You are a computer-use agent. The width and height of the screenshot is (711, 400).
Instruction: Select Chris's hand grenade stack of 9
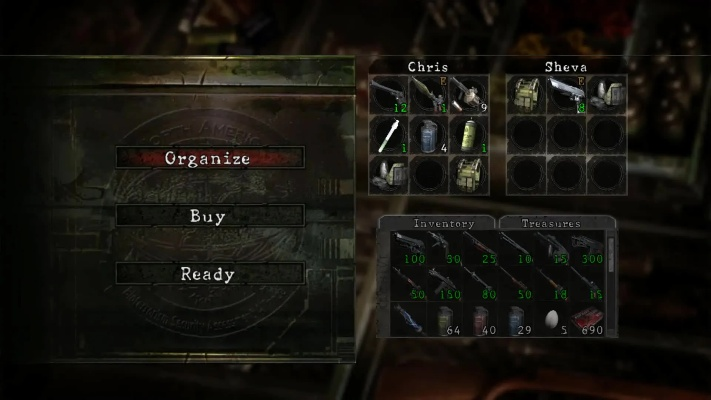468,94
